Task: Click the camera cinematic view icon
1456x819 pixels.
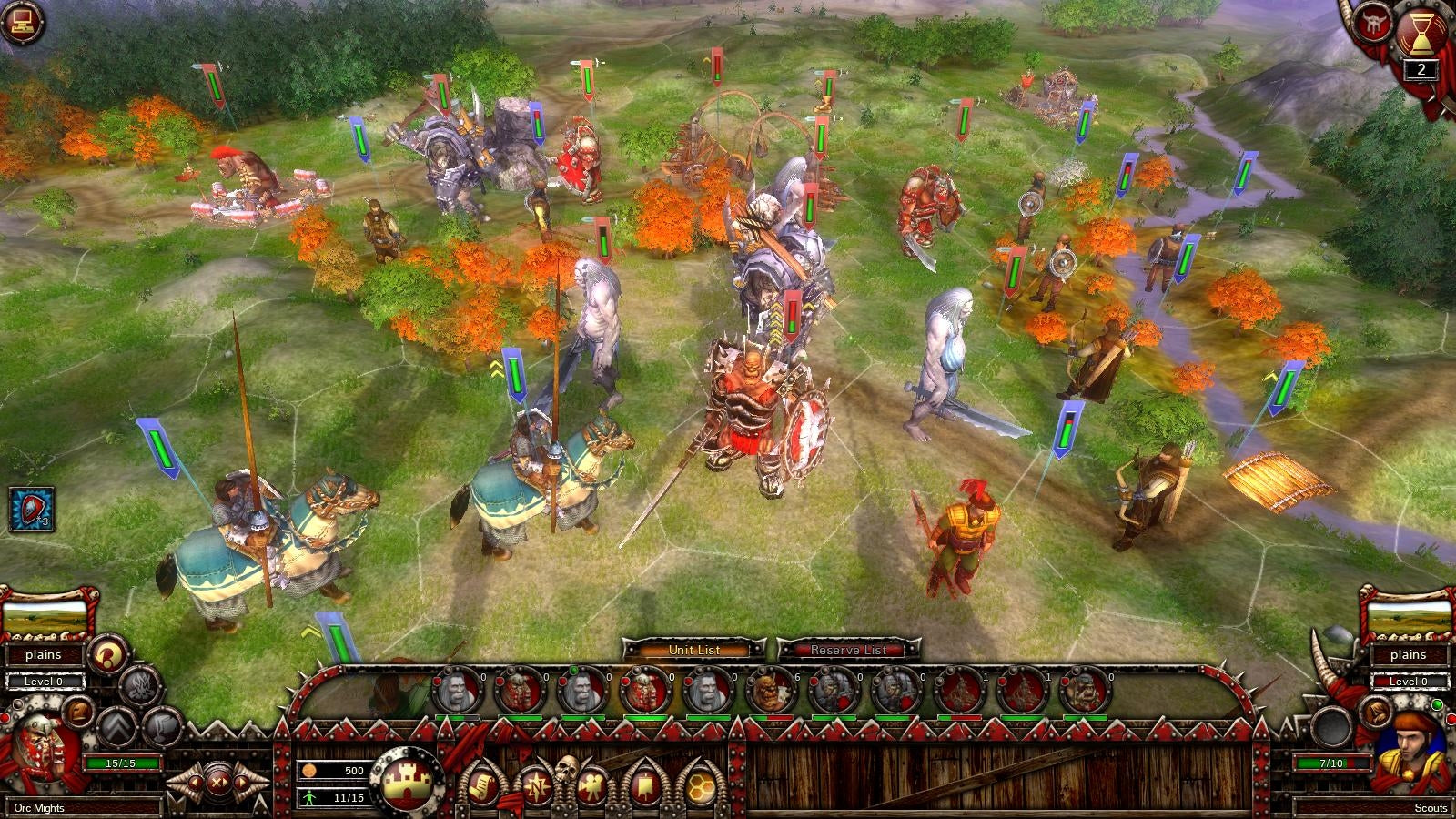Action: click(x=591, y=784)
